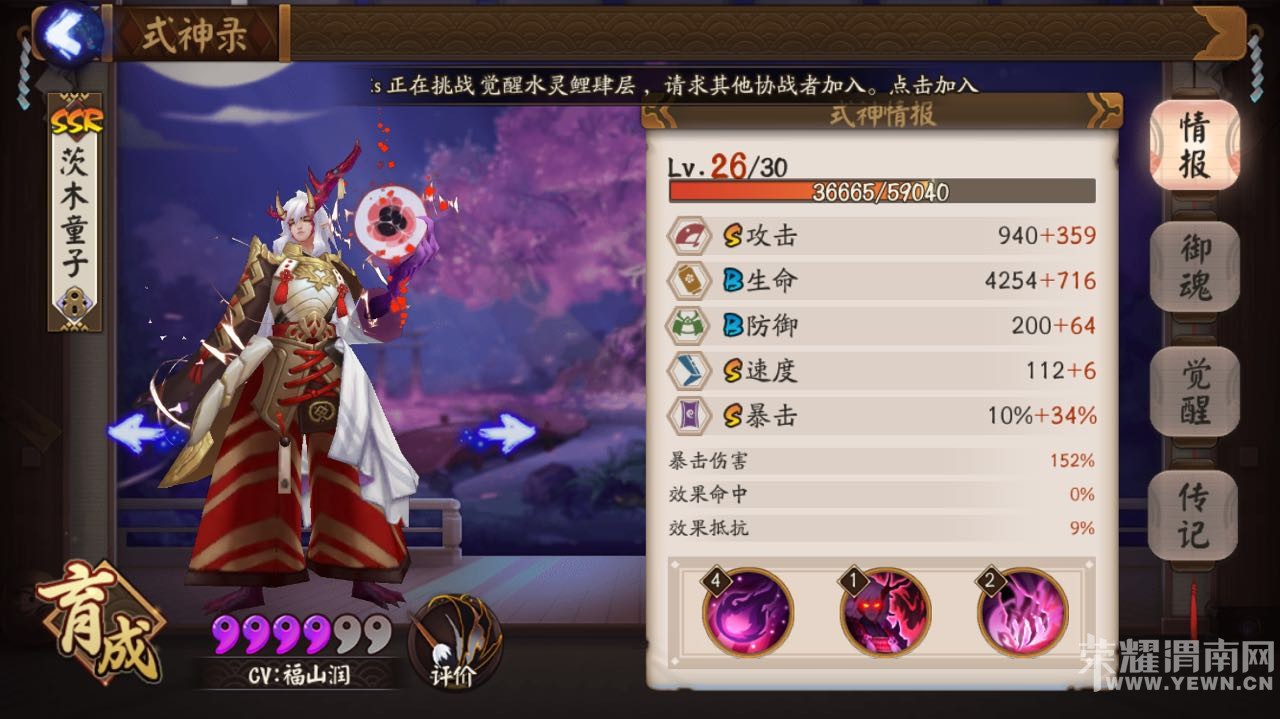This screenshot has height=719, width=1280.
Task: Go back with the blue arrow orb
Action: point(69,33)
